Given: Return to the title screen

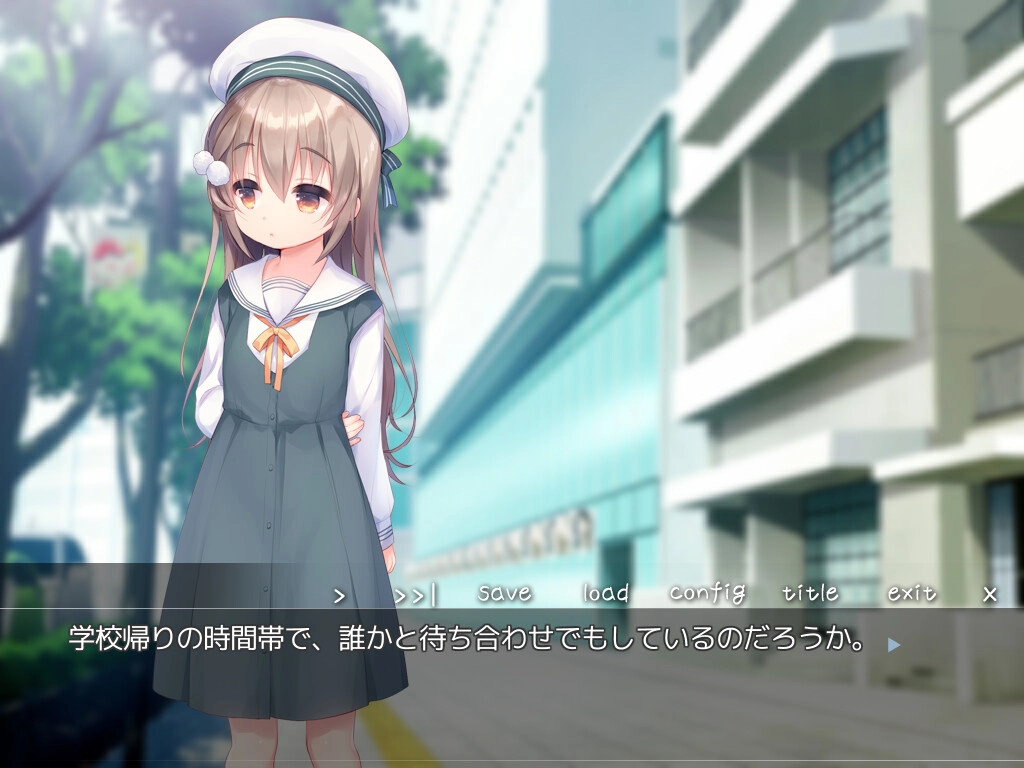Looking at the screenshot, I should coord(810,593).
